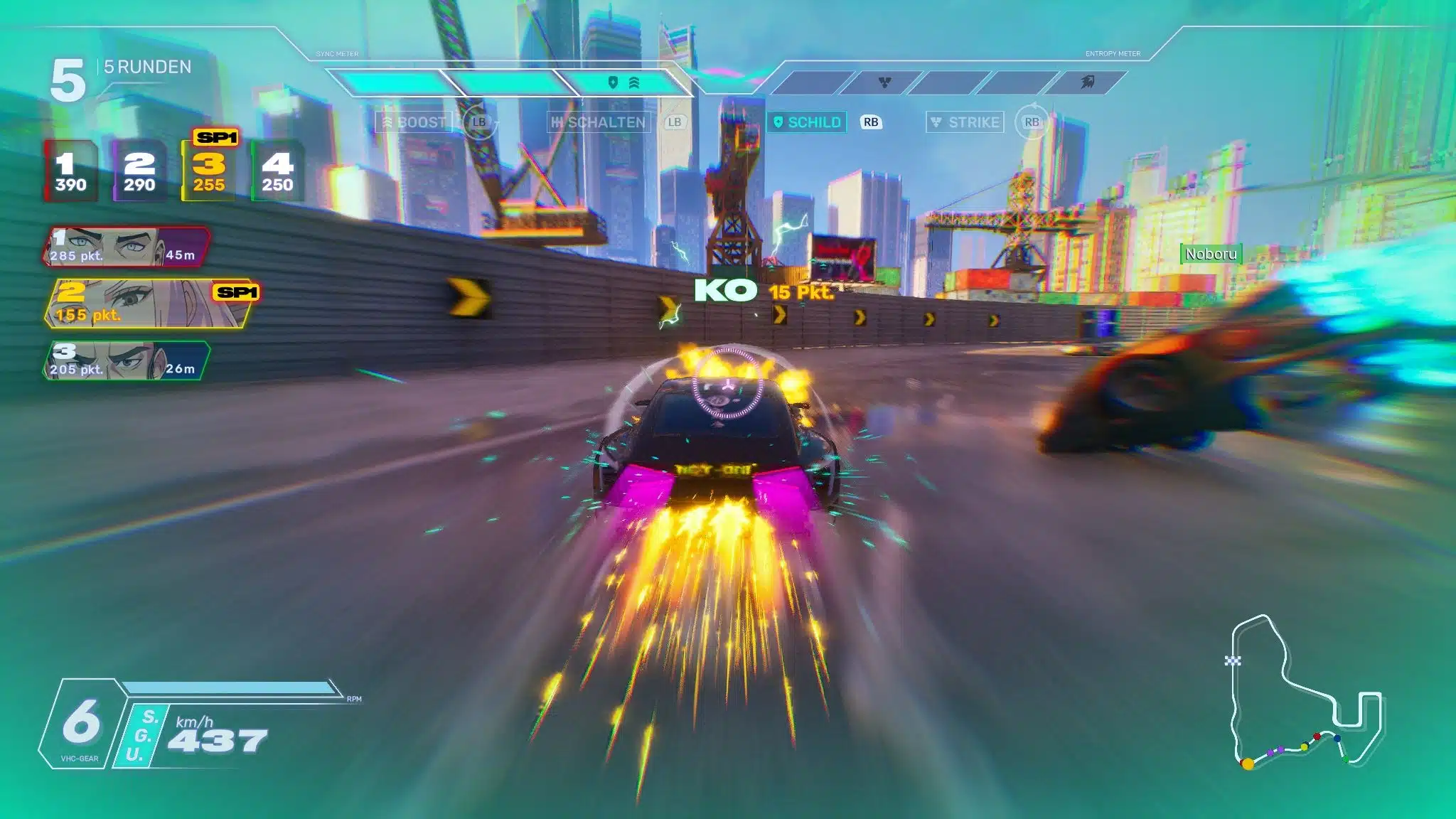Trigger the STRIKE ability label
1456x819 pixels.
[x=965, y=122]
